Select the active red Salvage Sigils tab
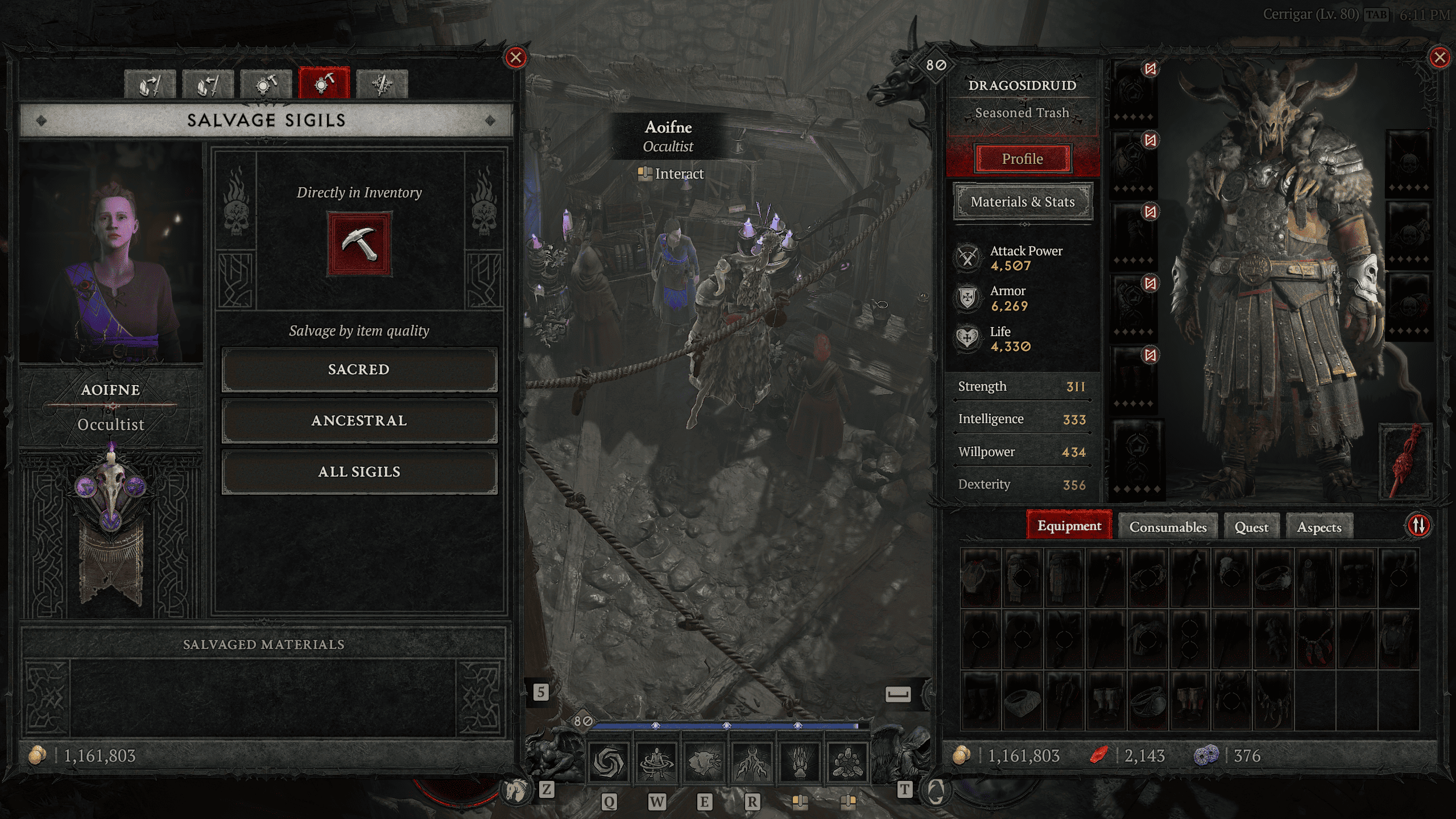Viewport: 1456px width, 819px height. pyautogui.click(x=324, y=84)
